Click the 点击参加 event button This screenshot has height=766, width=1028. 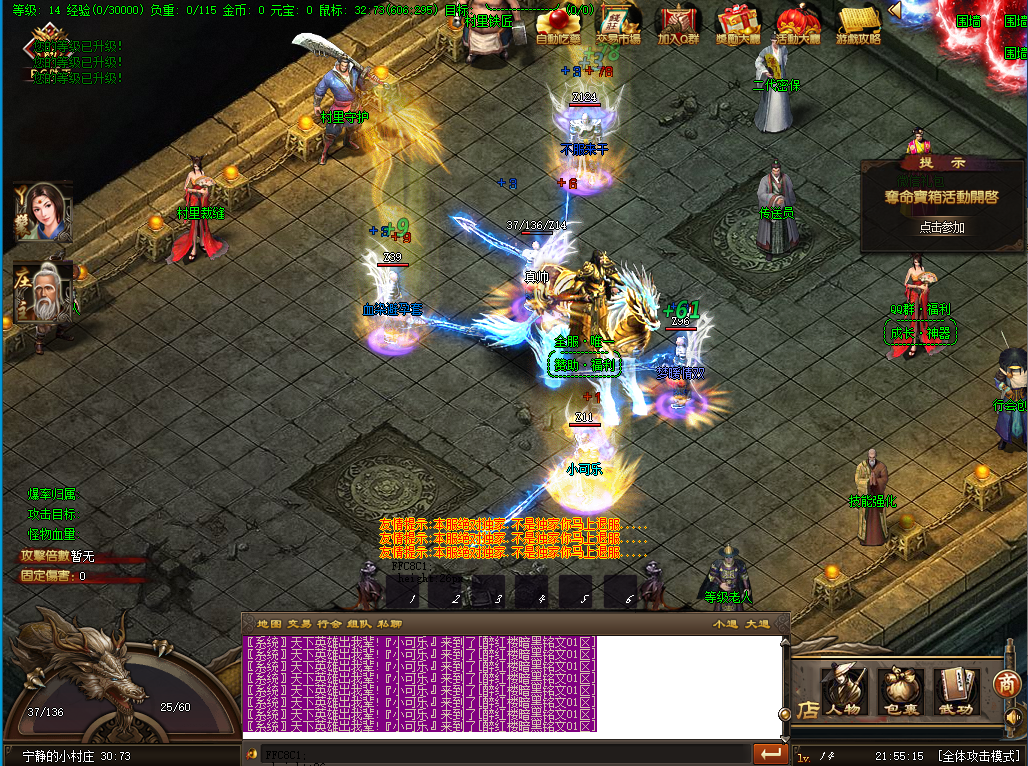[x=942, y=227]
